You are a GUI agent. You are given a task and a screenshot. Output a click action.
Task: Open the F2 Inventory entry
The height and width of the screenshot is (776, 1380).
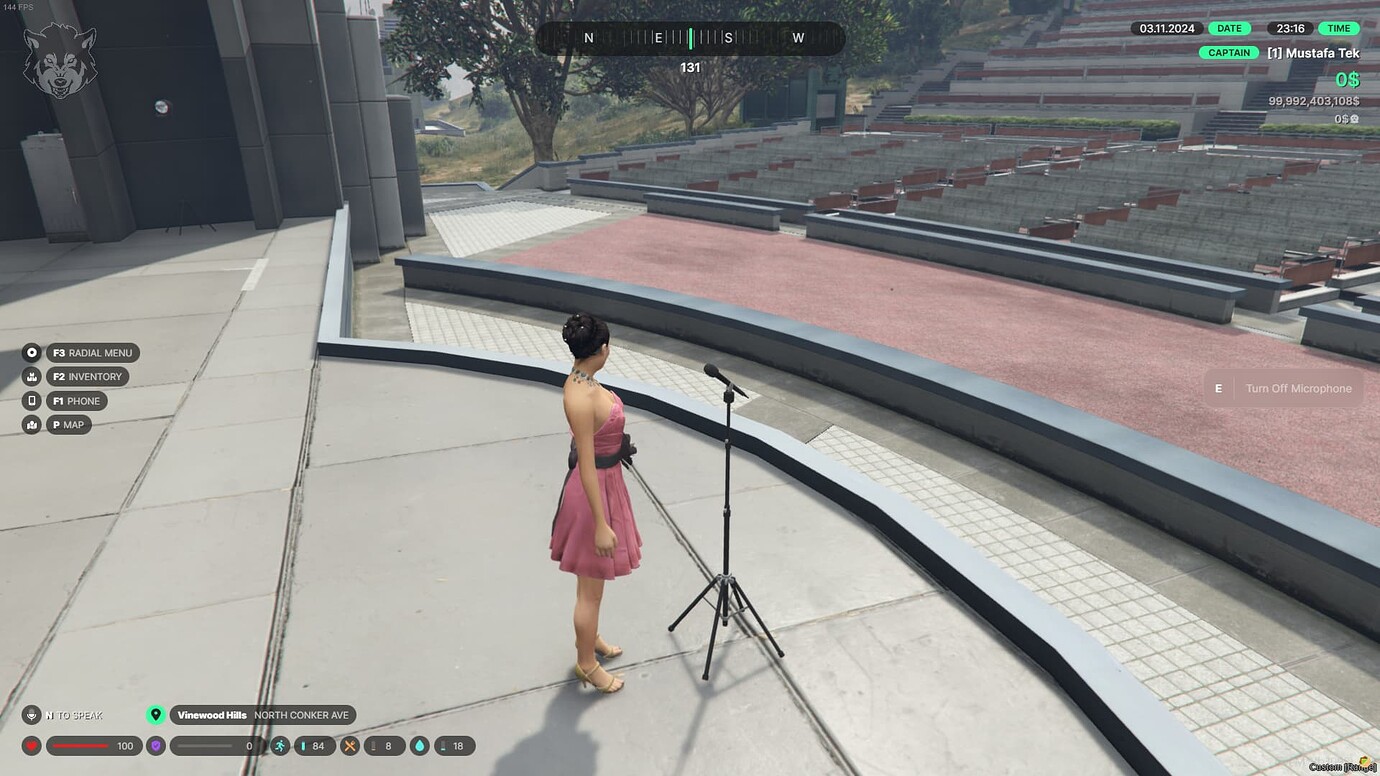(86, 376)
